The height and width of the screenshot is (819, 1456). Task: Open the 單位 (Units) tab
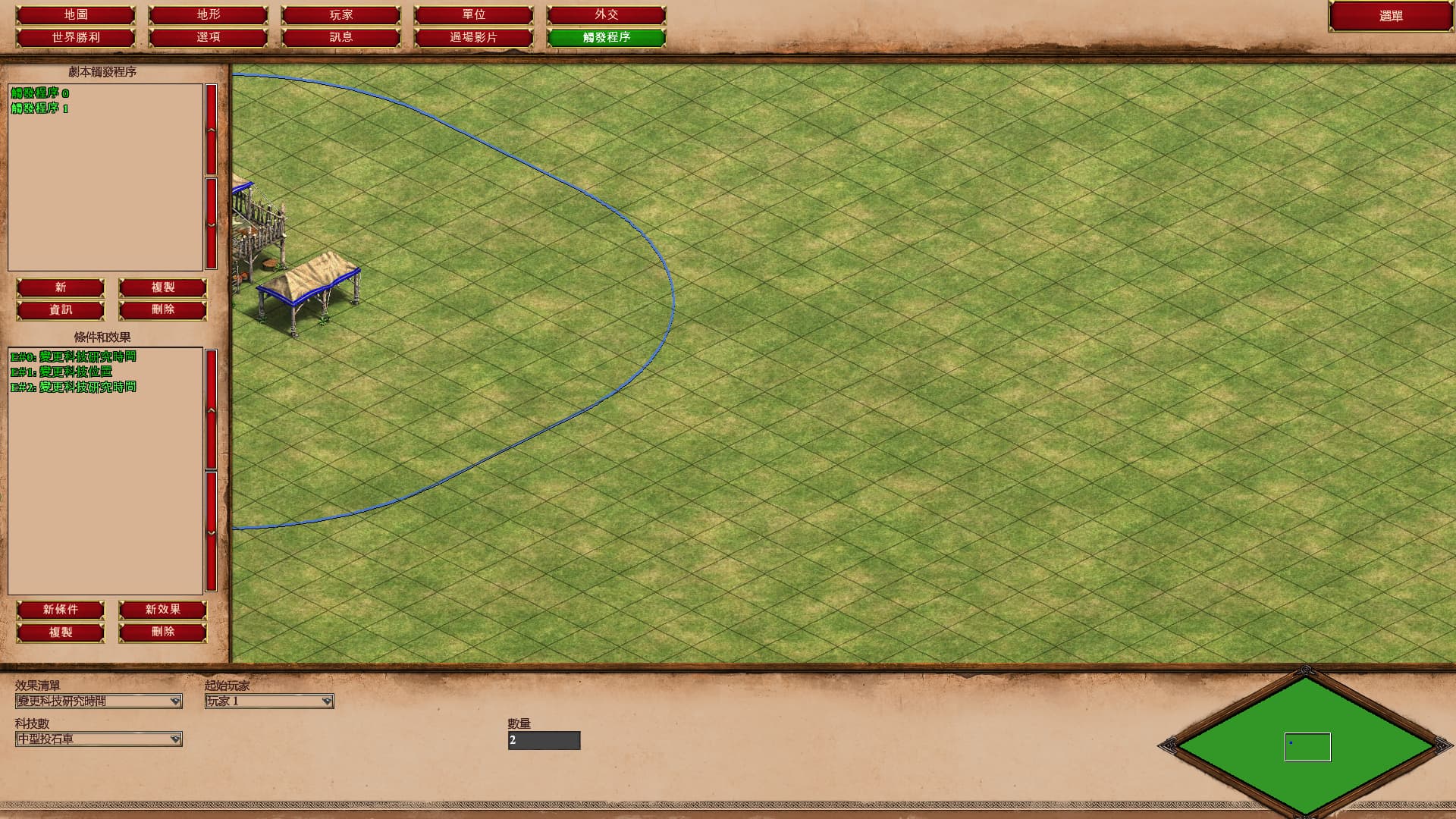474,14
